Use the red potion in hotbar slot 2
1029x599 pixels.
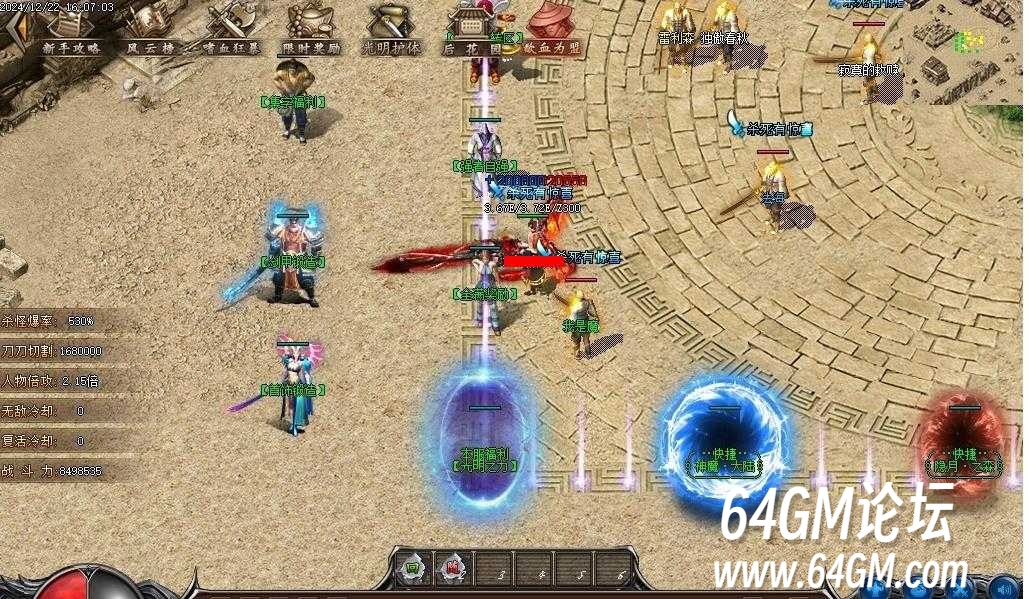(451, 571)
